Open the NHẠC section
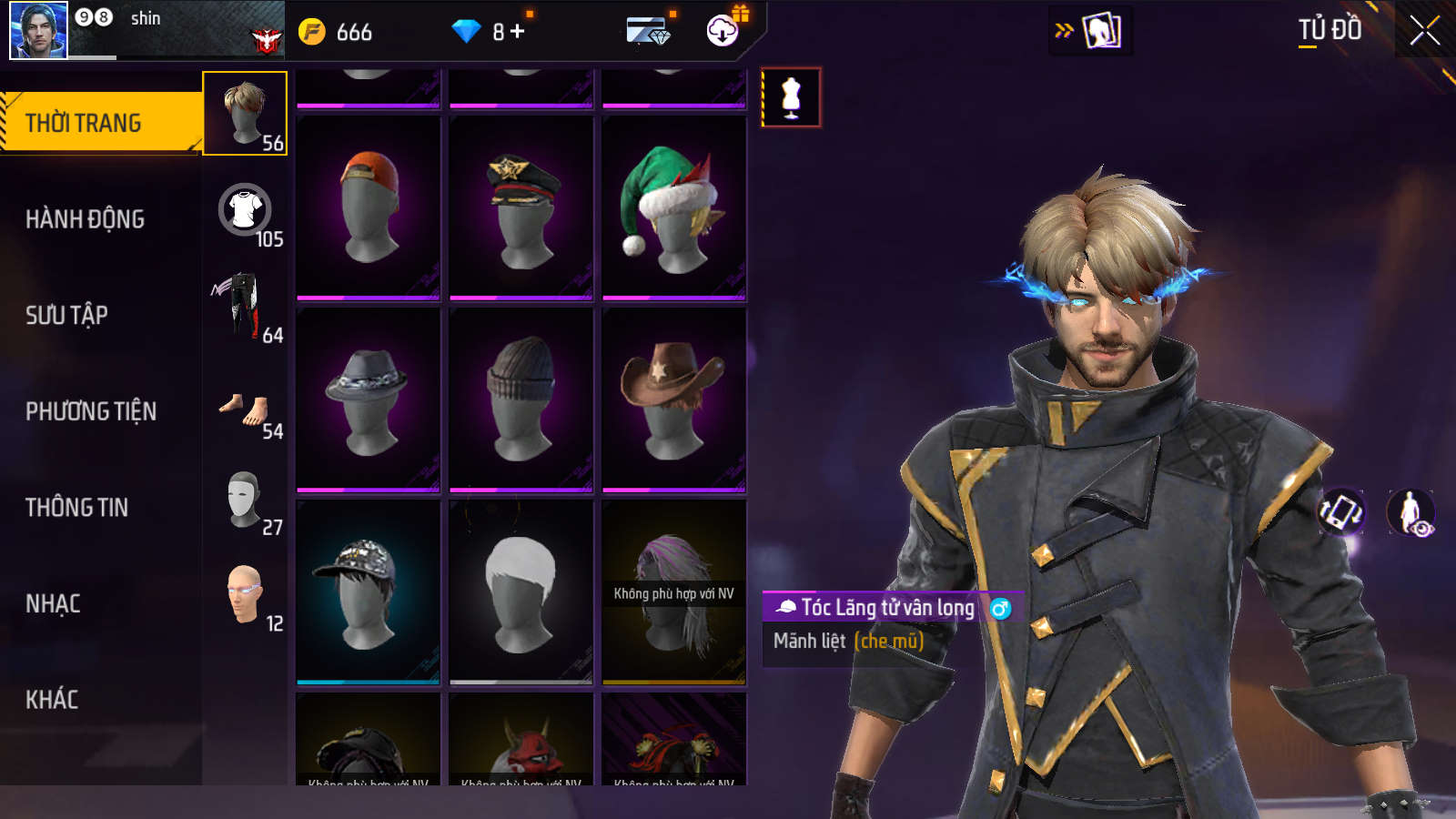1456x819 pixels. click(53, 604)
